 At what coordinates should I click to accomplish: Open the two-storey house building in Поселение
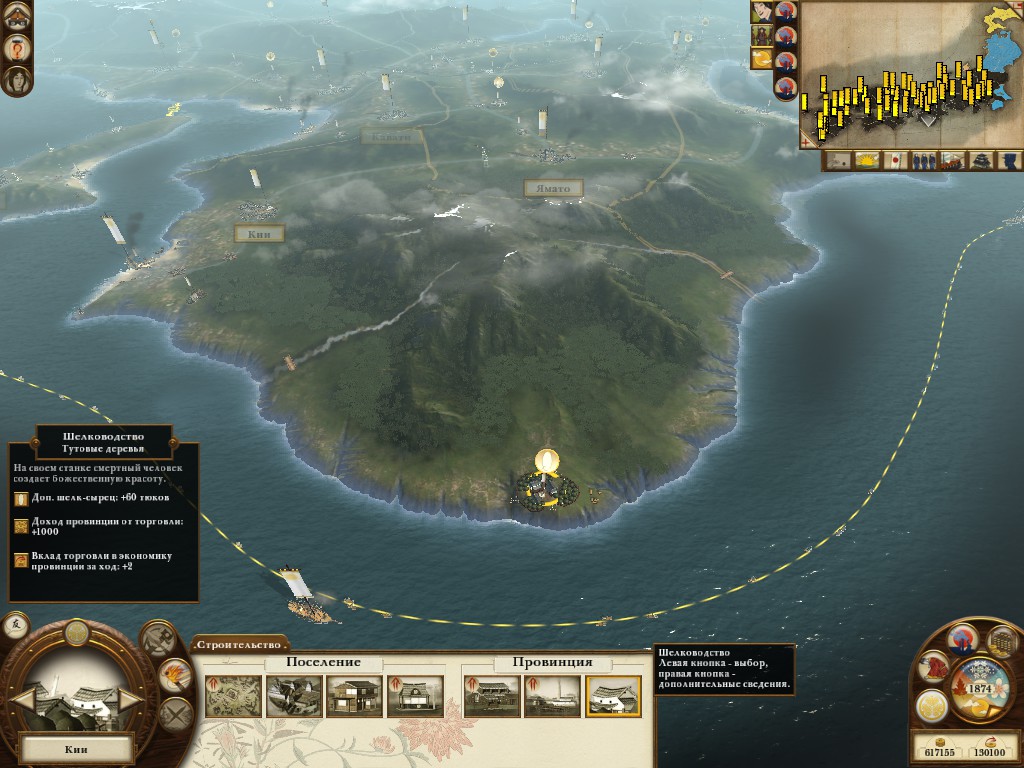(x=354, y=696)
